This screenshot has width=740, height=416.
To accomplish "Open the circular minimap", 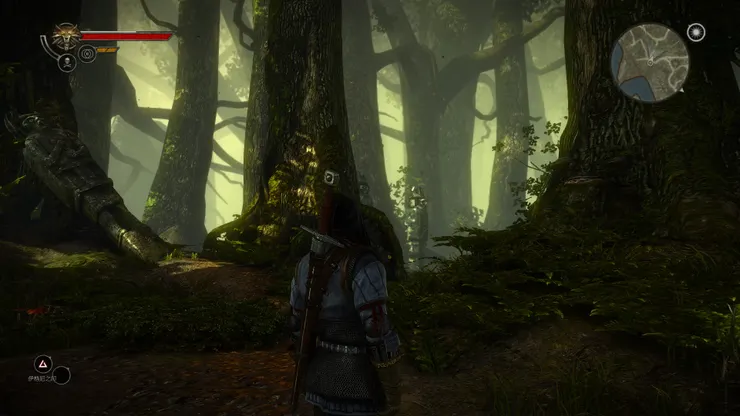I will click(x=650, y=62).
